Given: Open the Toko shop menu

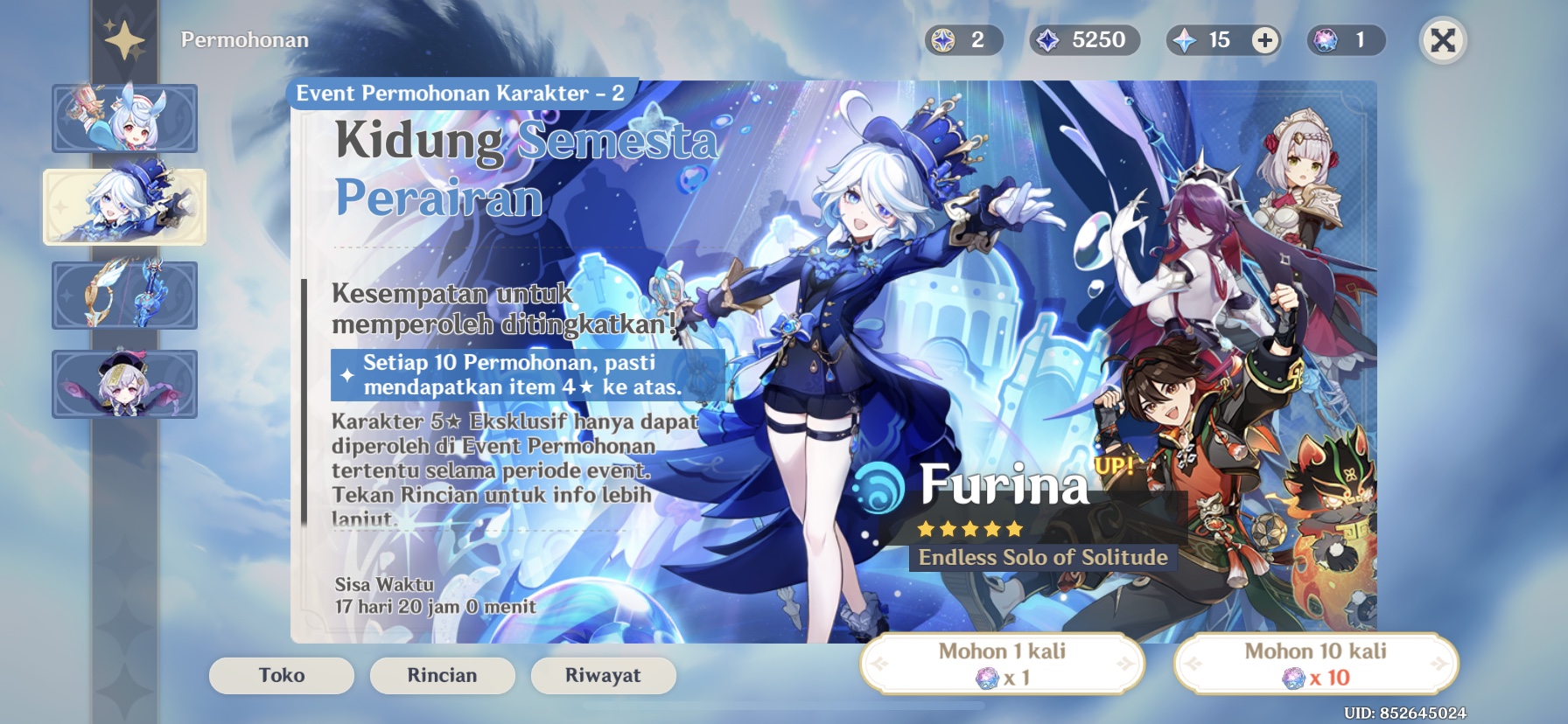Looking at the screenshot, I should pyautogui.click(x=283, y=675).
